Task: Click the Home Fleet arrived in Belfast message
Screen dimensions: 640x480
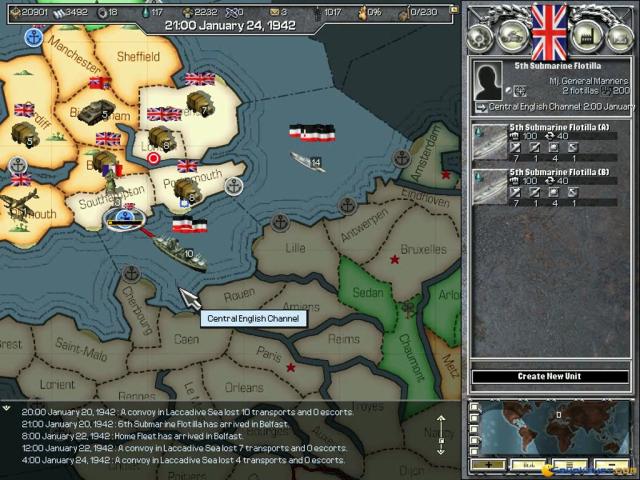Action: [170, 435]
